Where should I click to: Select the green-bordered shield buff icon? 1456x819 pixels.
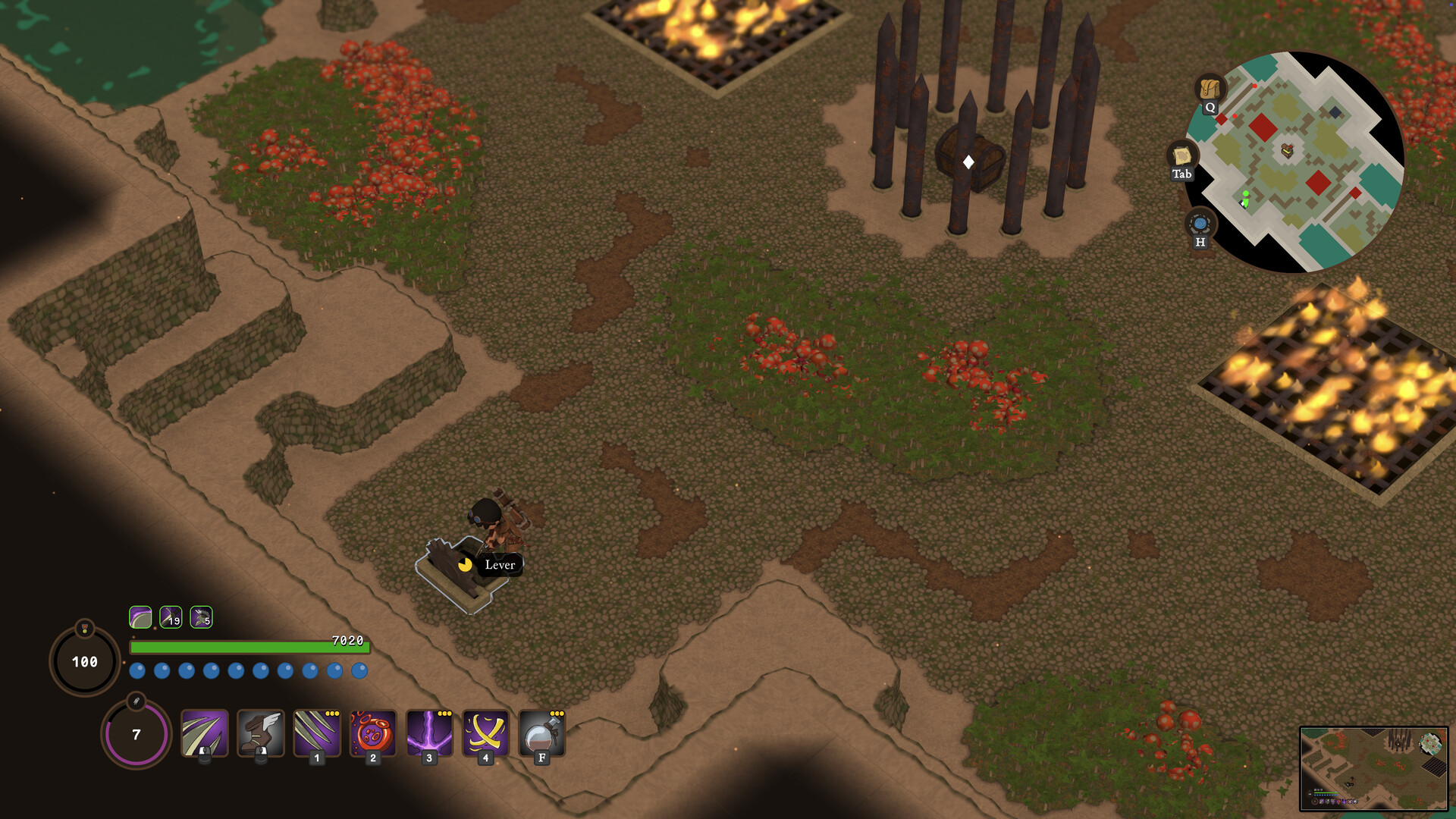pyautogui.click(x=141, y=617)
